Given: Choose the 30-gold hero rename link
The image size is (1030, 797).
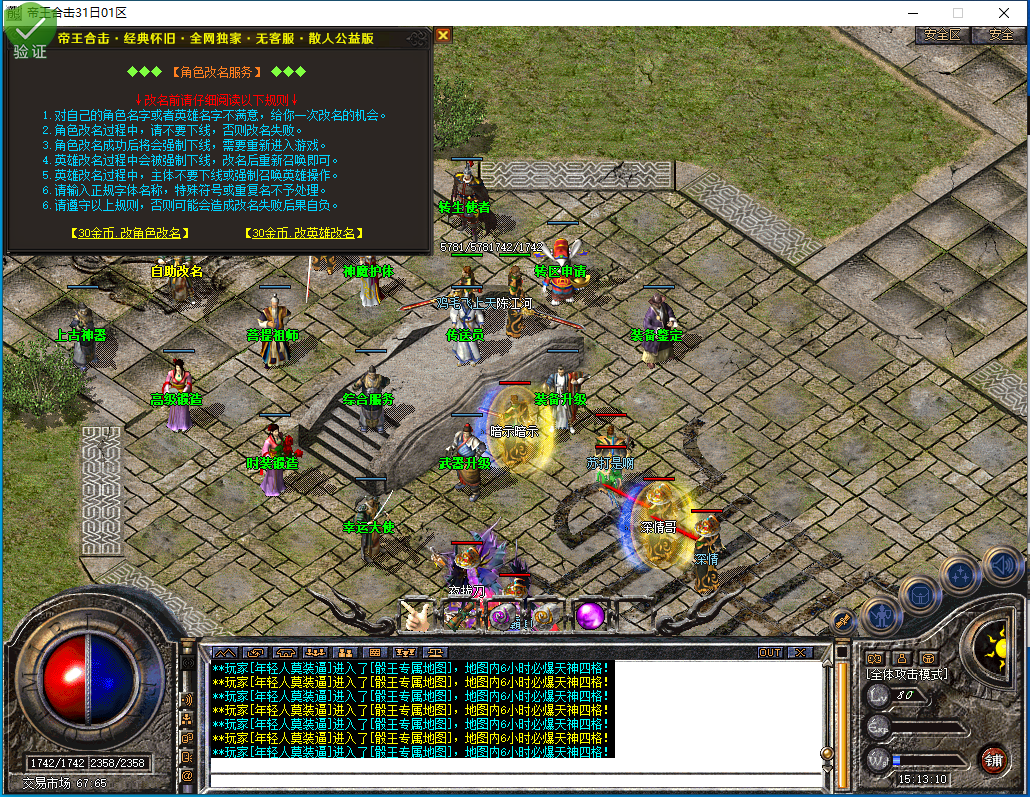Looking at the screenshot, I should [x=301, y=233].
